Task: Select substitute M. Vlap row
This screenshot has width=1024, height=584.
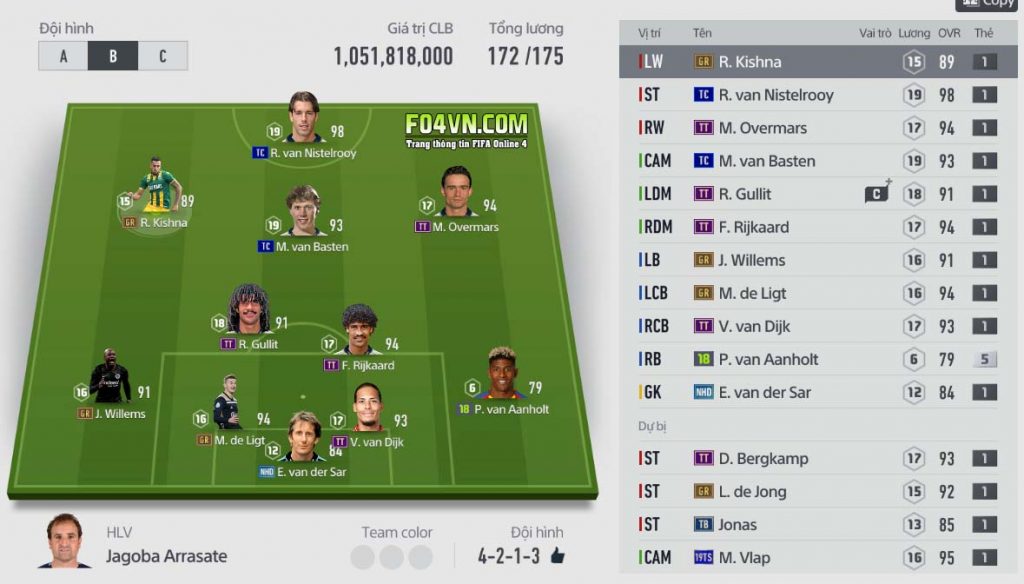Action: pyautogui.click(x=818, y=558)
